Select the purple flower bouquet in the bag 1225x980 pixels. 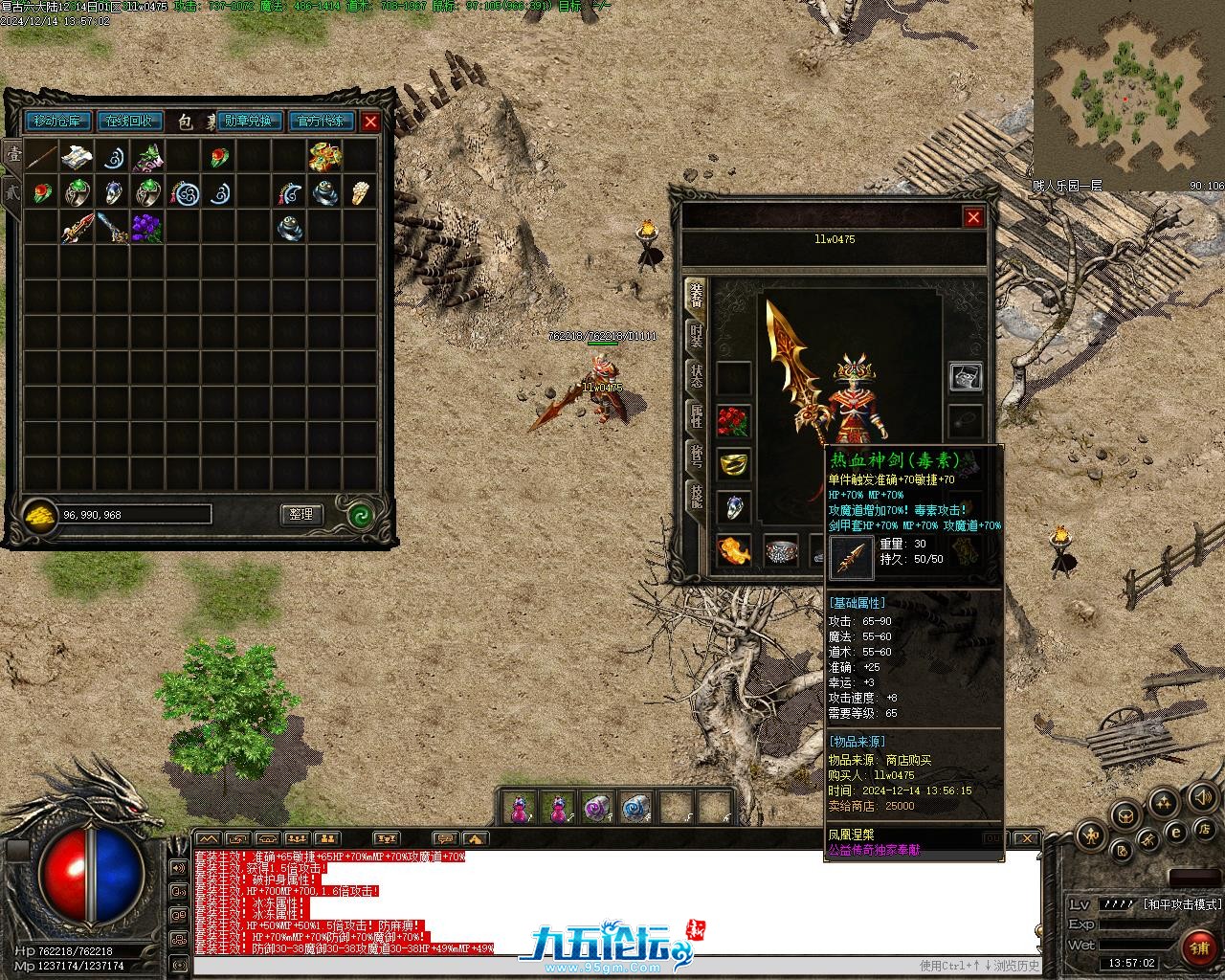tap(146, 228)
